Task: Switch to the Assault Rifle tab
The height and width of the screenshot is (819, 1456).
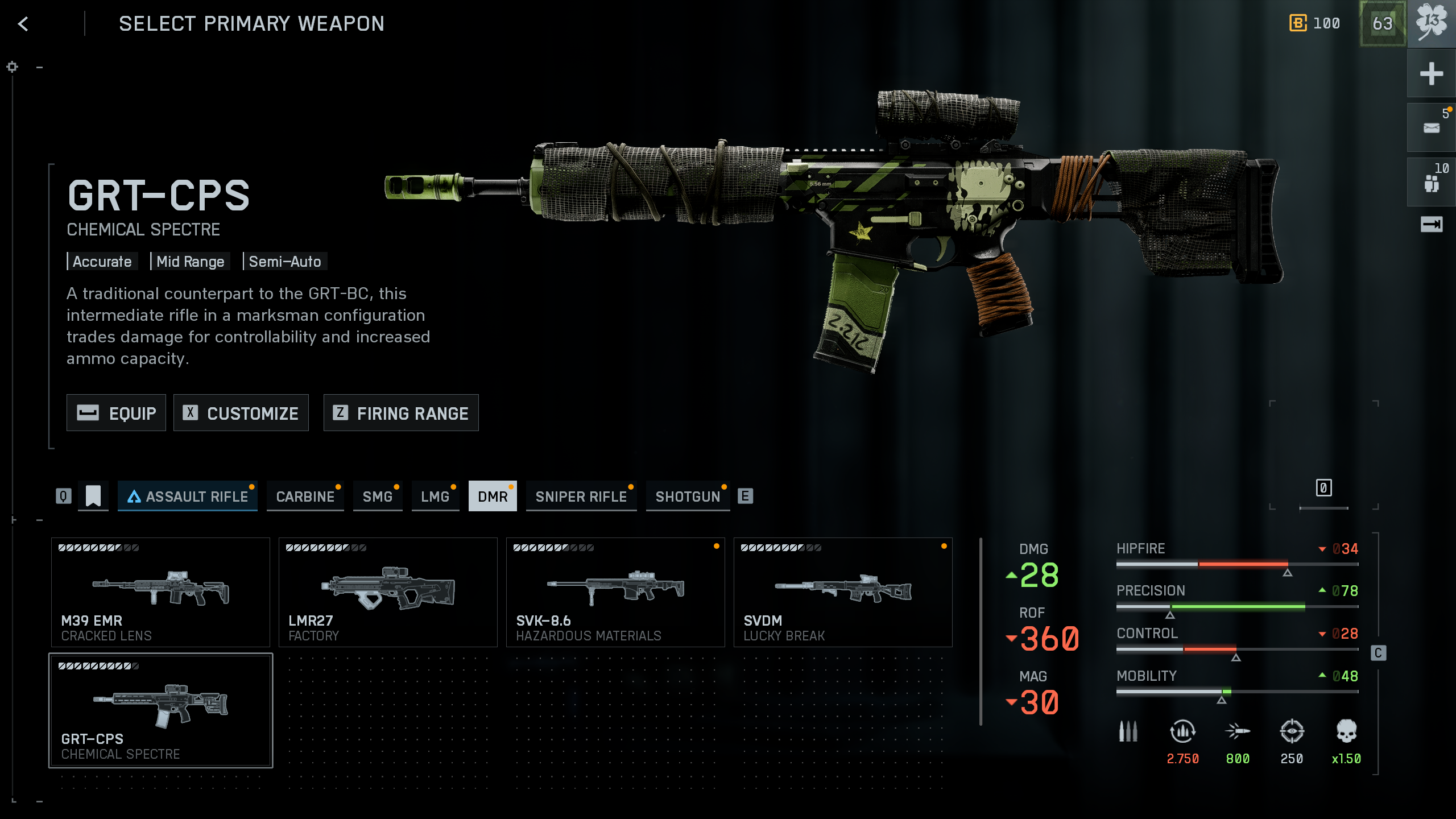Action: point(188,497)
